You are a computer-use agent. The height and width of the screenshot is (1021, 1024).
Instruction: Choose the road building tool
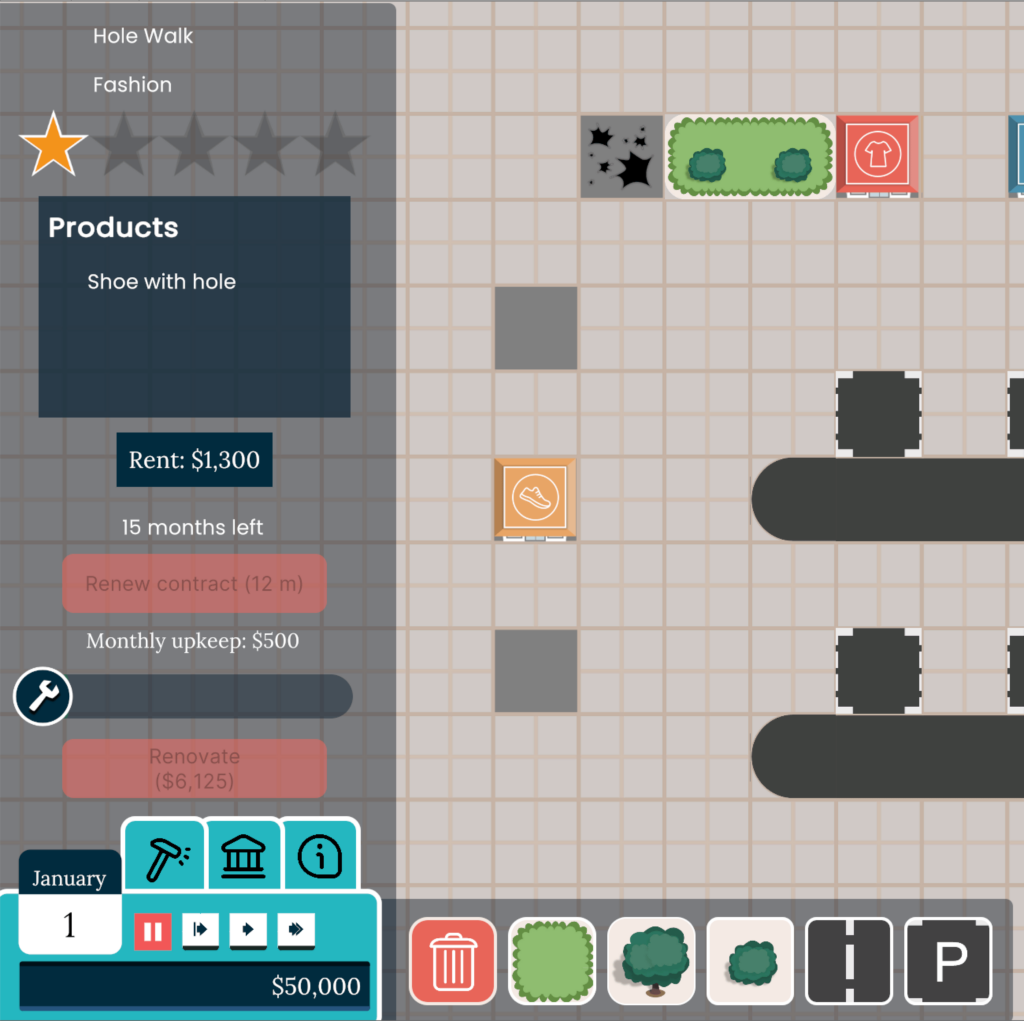click(x=849, y=961)
